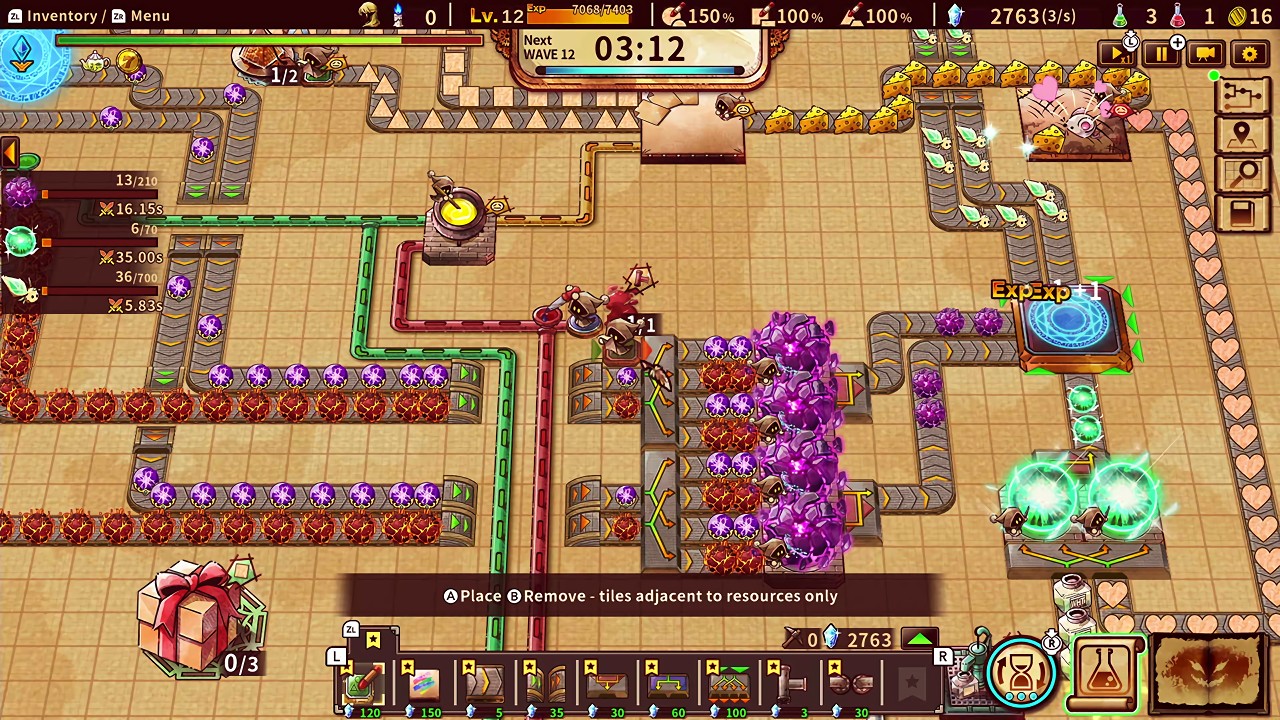This screenshot has width=1280, height=720.
Task: Select the magnifier zoom tool in the sidebar
Action: pos(1243,173)
